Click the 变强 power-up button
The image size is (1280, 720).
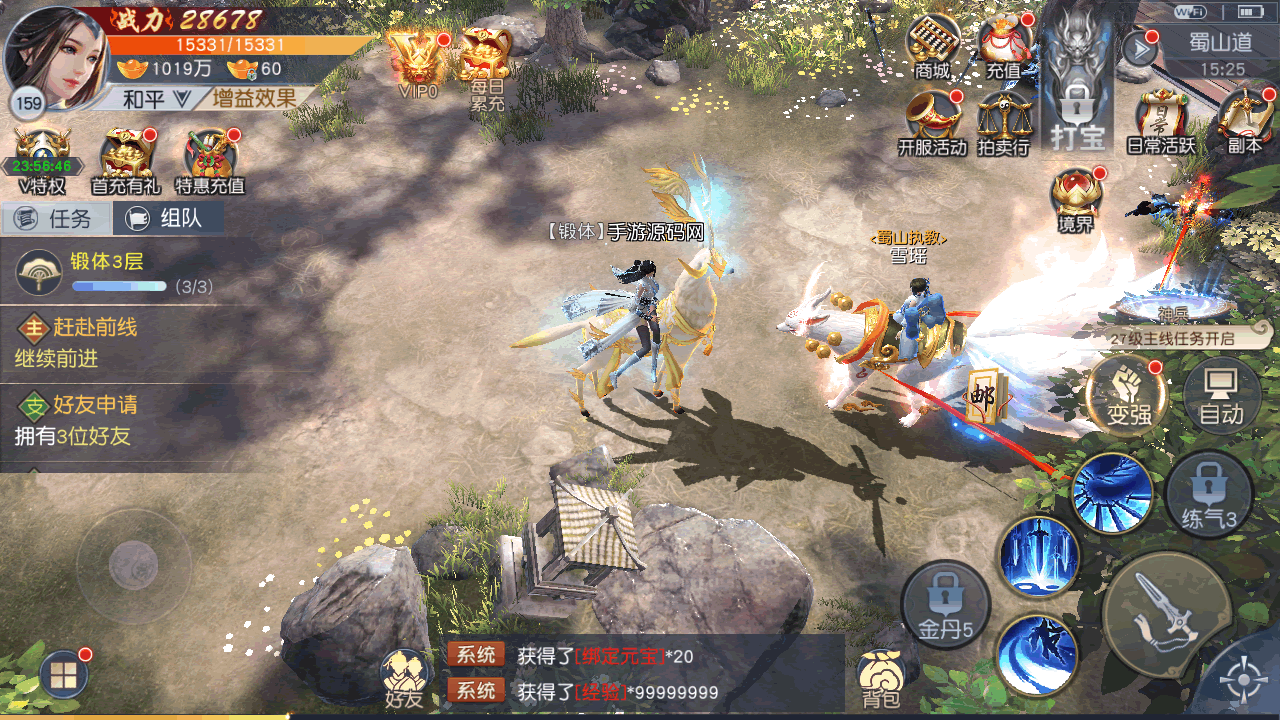point(1129,394)
